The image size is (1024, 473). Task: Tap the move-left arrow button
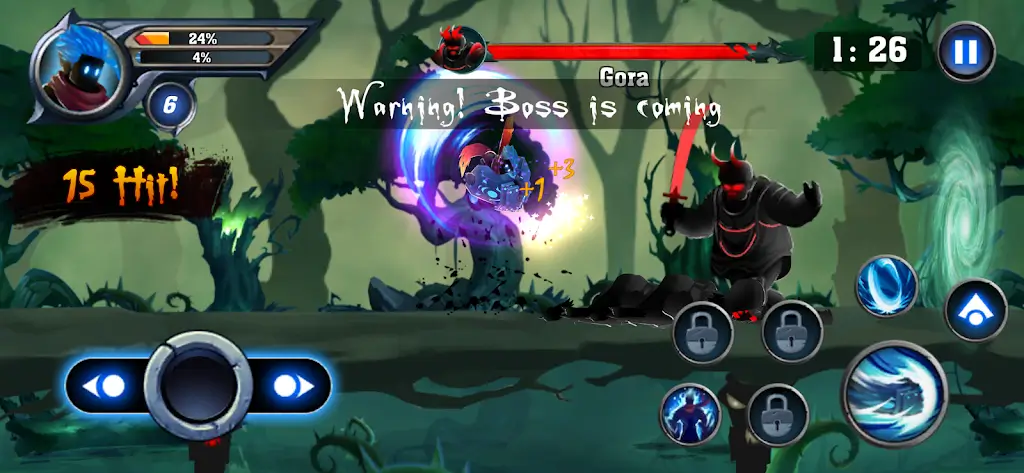click(108, 386)
